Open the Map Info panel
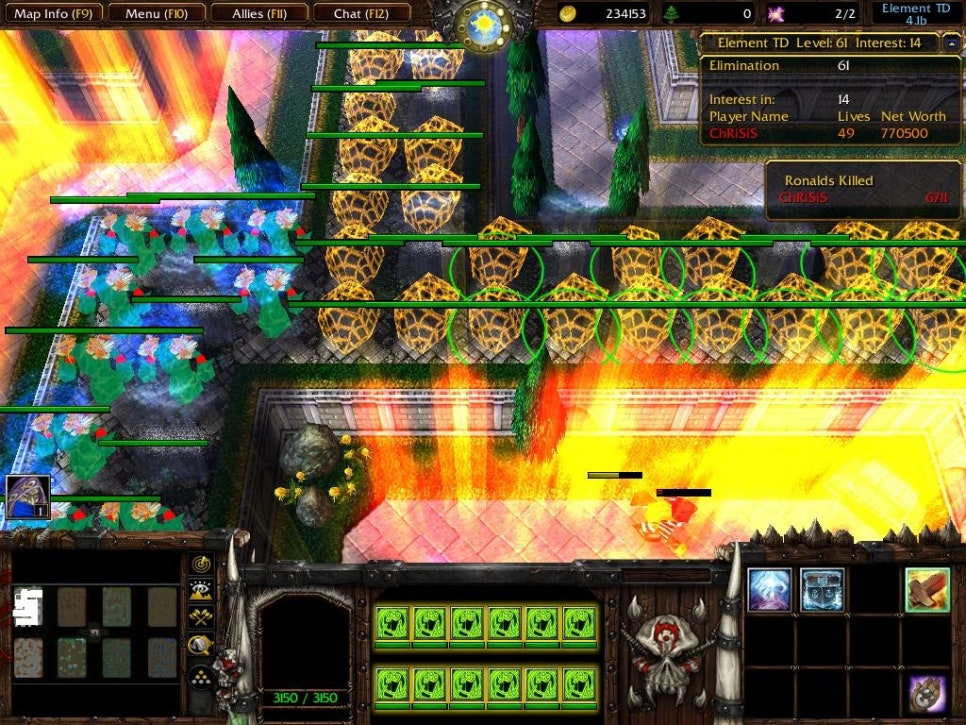966x725 pixels. pyautogui.click(x=52, y=14)
